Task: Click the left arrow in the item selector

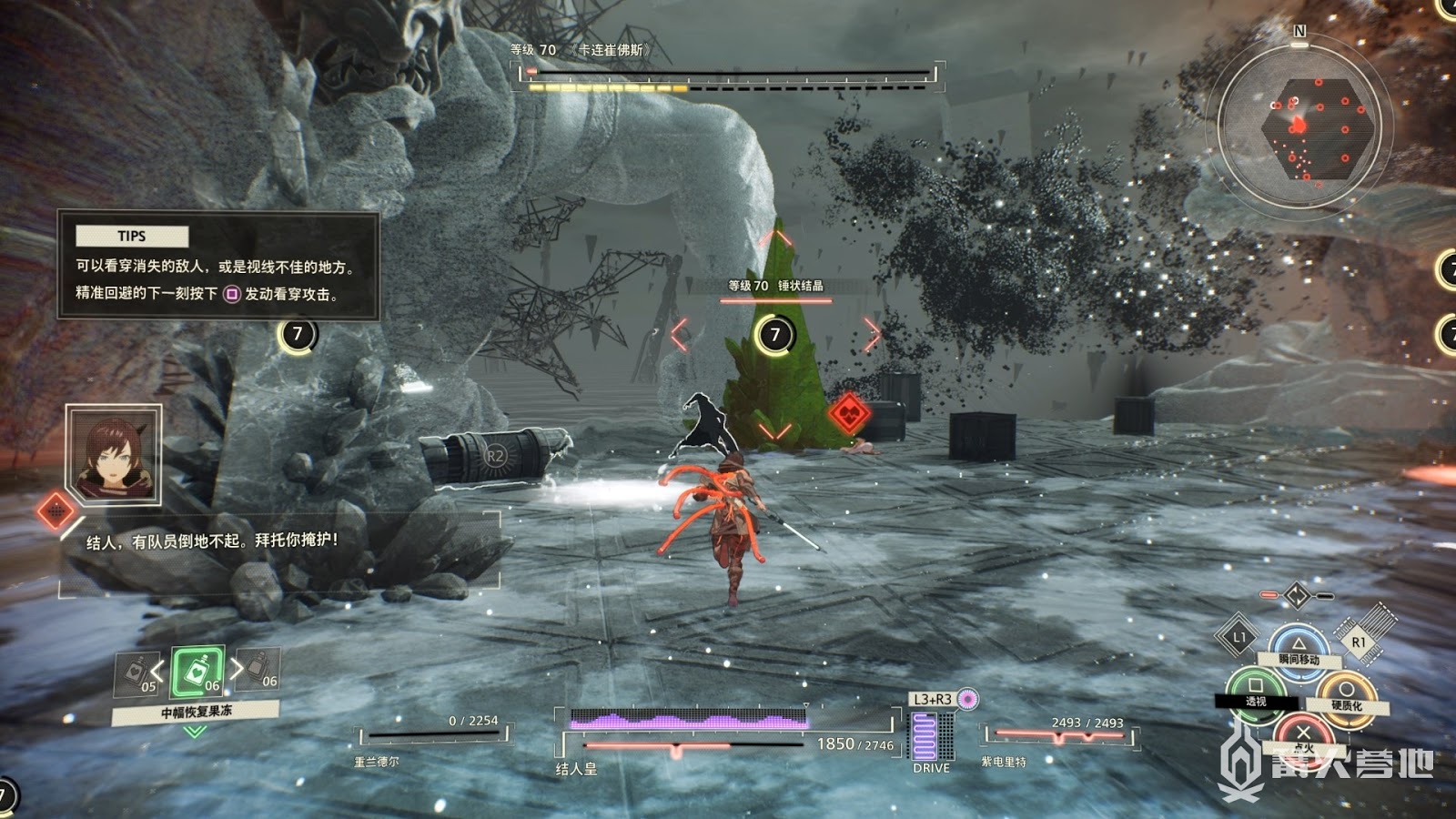Action: [157, 672]
